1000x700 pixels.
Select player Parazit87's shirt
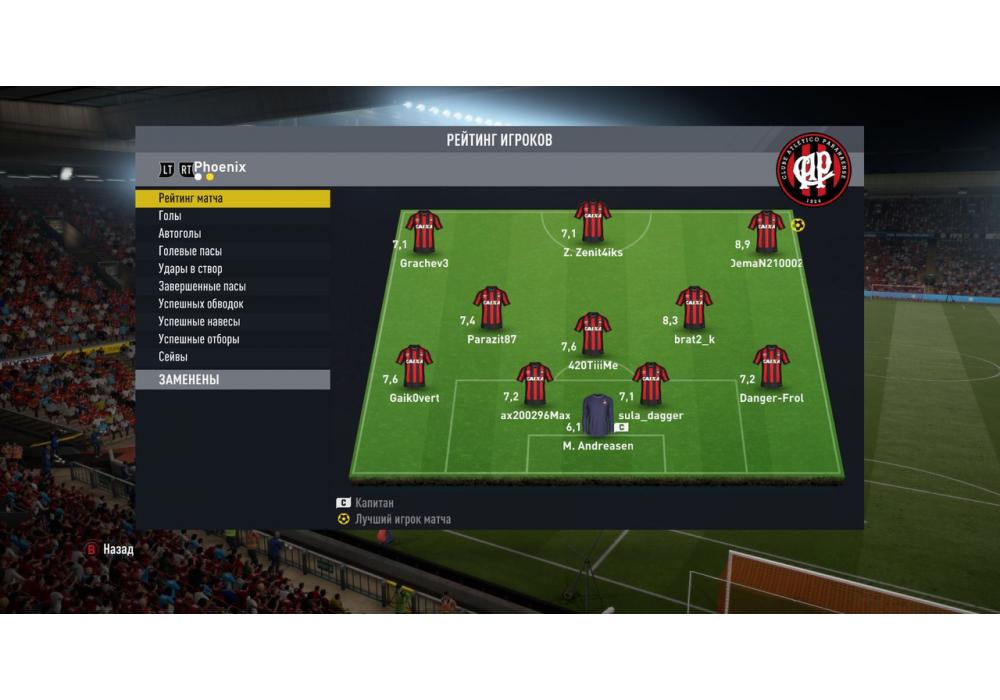click(x=491, y=309)
